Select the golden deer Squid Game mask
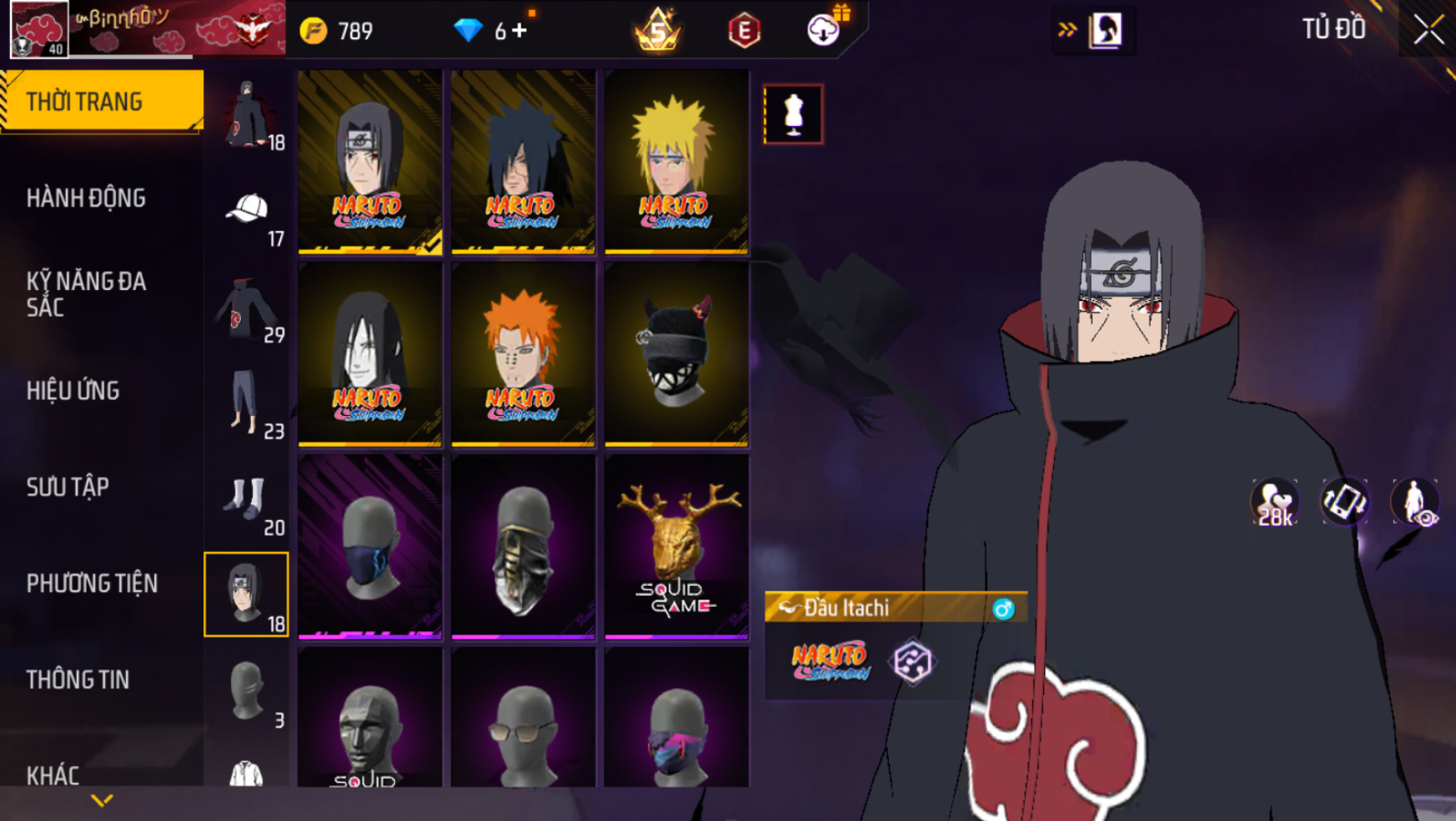 676,547
